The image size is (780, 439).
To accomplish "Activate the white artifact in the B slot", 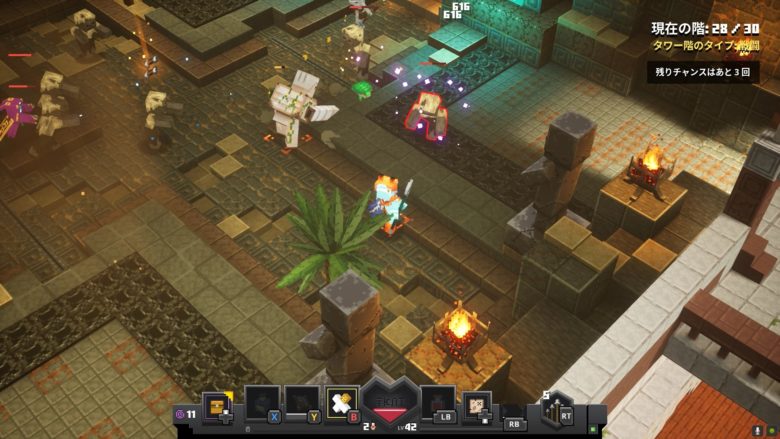I will (341, 403).
